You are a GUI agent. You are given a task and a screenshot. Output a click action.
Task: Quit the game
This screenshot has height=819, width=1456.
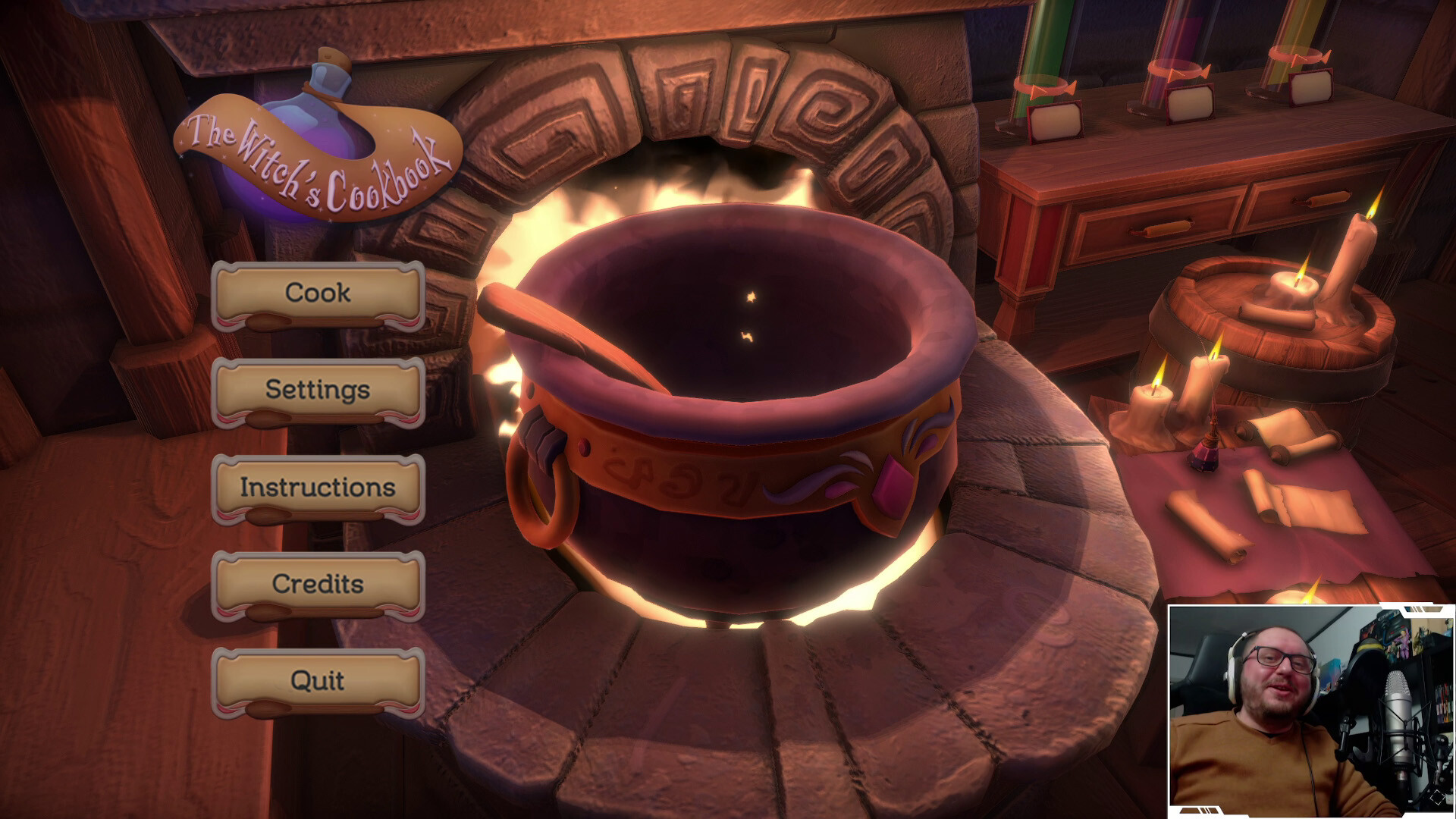coord(318,681)
